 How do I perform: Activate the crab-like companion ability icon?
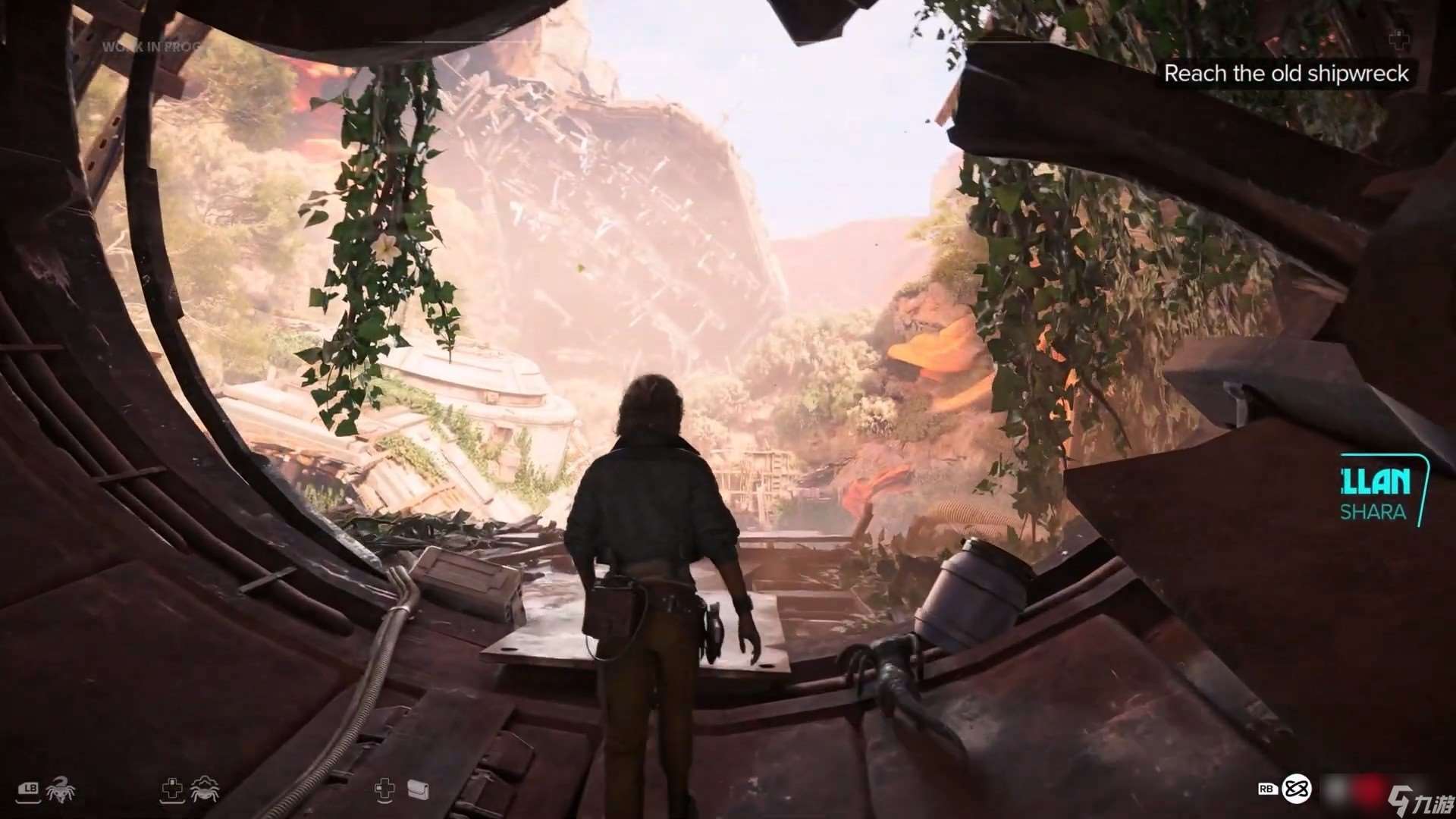(x=204, y=790)
